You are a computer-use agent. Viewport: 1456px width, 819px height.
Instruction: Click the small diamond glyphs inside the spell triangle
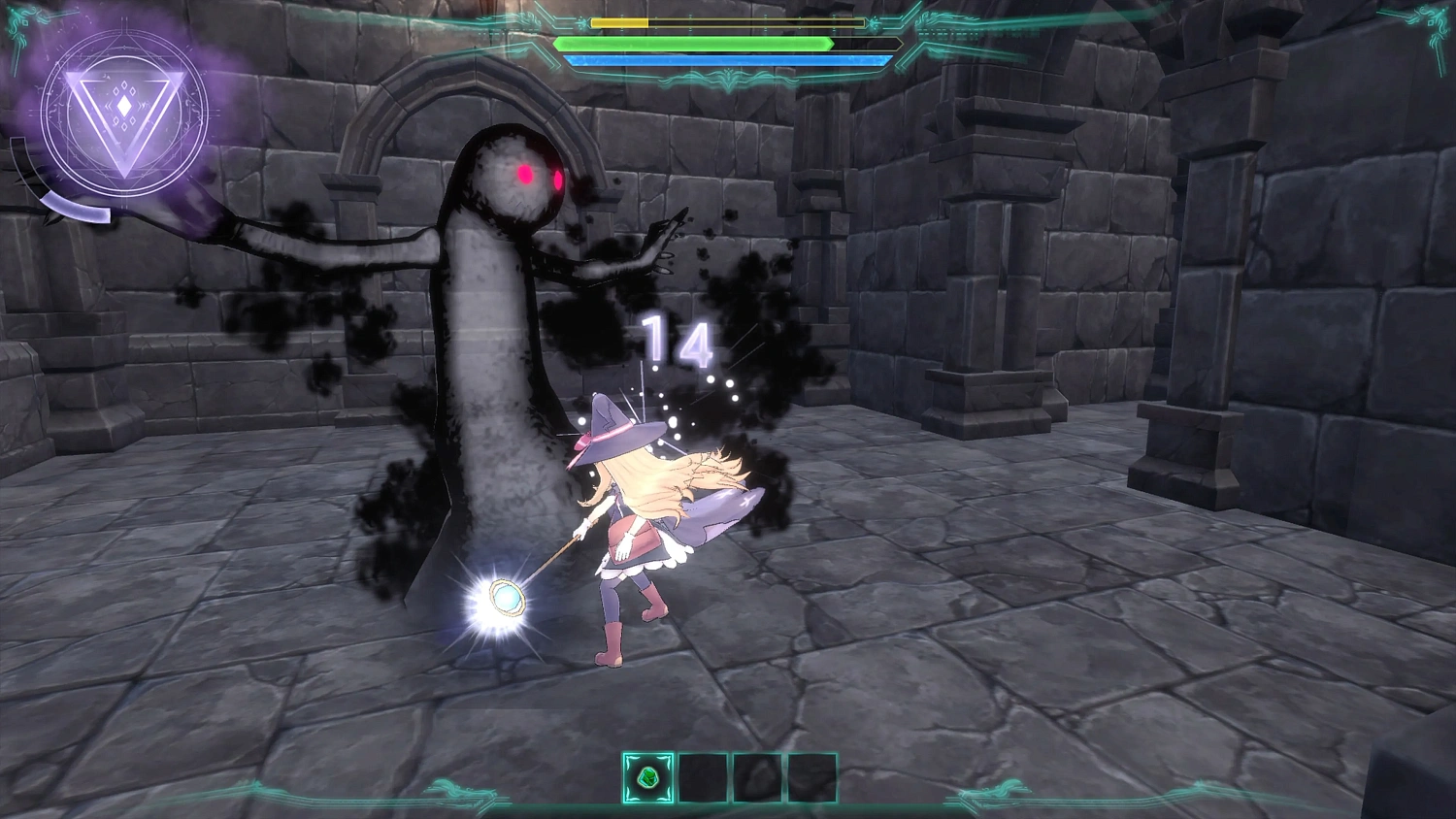click(122, 107)
